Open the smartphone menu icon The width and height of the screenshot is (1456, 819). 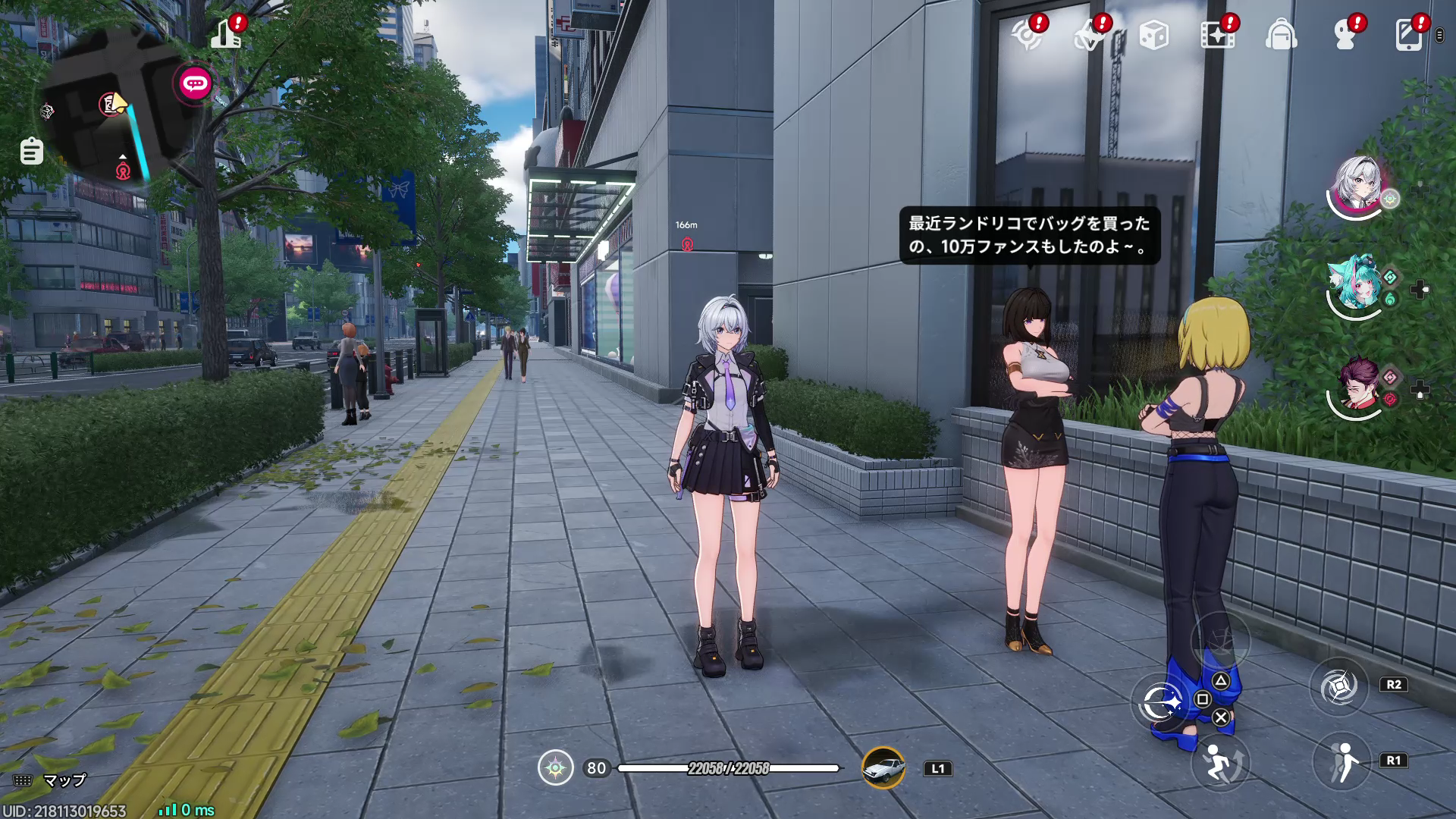point(1409,36)
